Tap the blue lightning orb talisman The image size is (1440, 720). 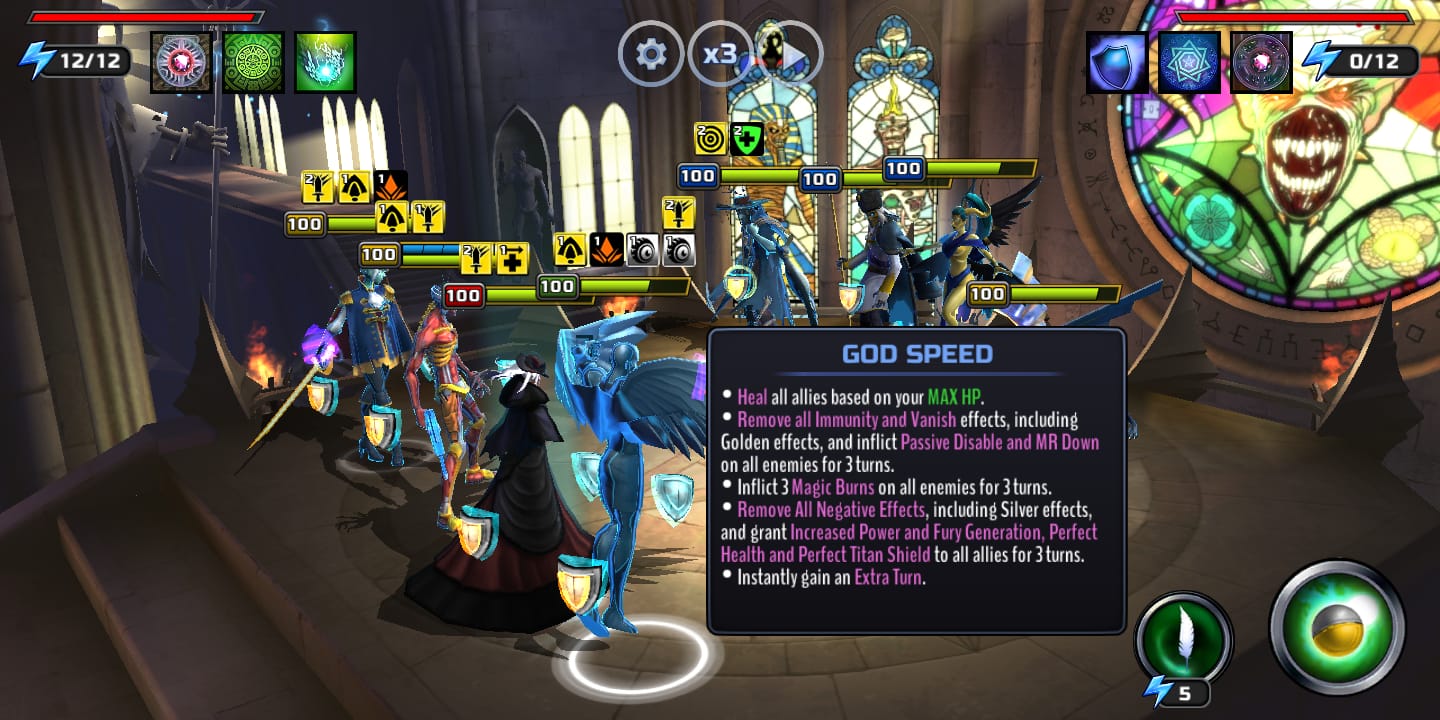(x=325, y=62)
